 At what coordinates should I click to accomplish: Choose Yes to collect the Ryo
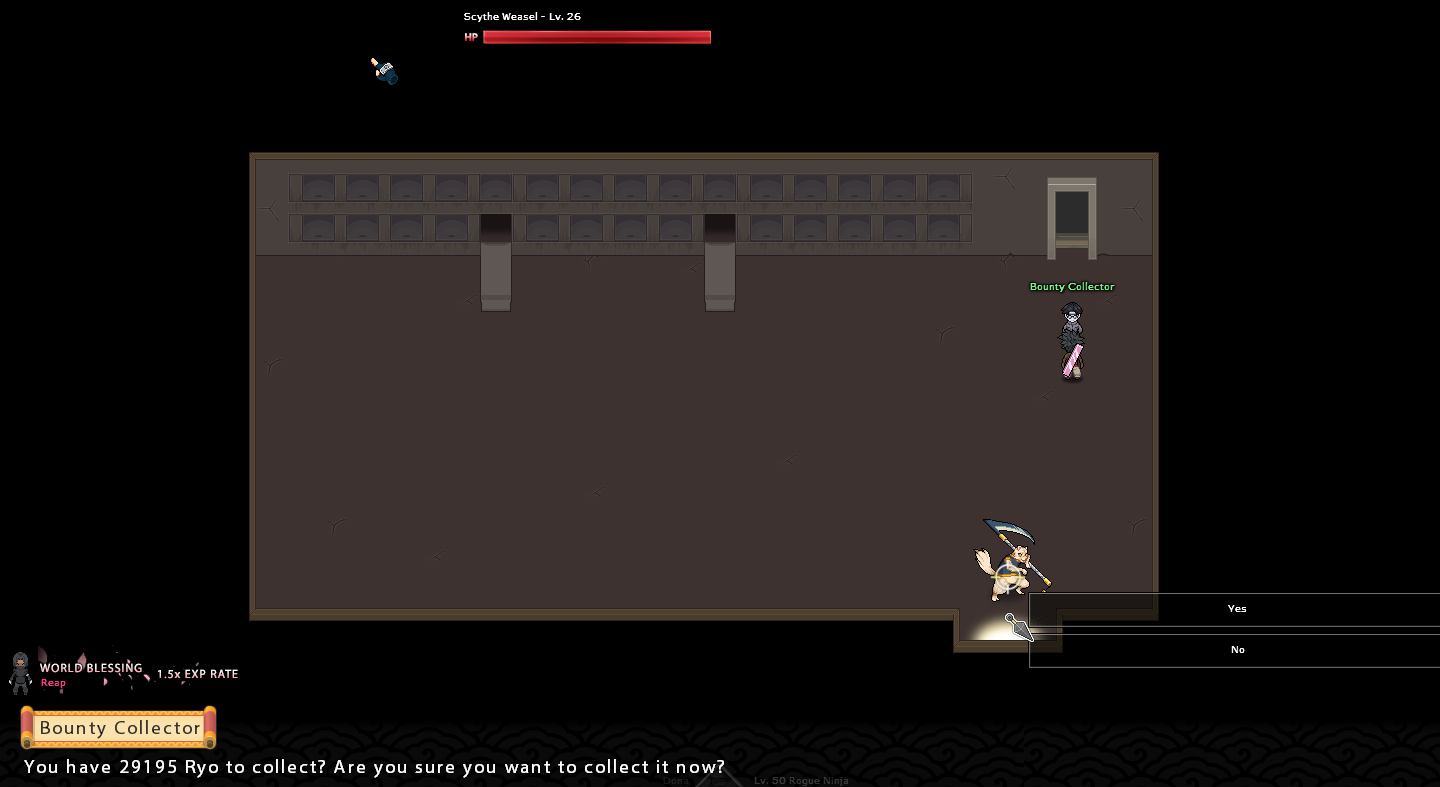pos(1236,609)
